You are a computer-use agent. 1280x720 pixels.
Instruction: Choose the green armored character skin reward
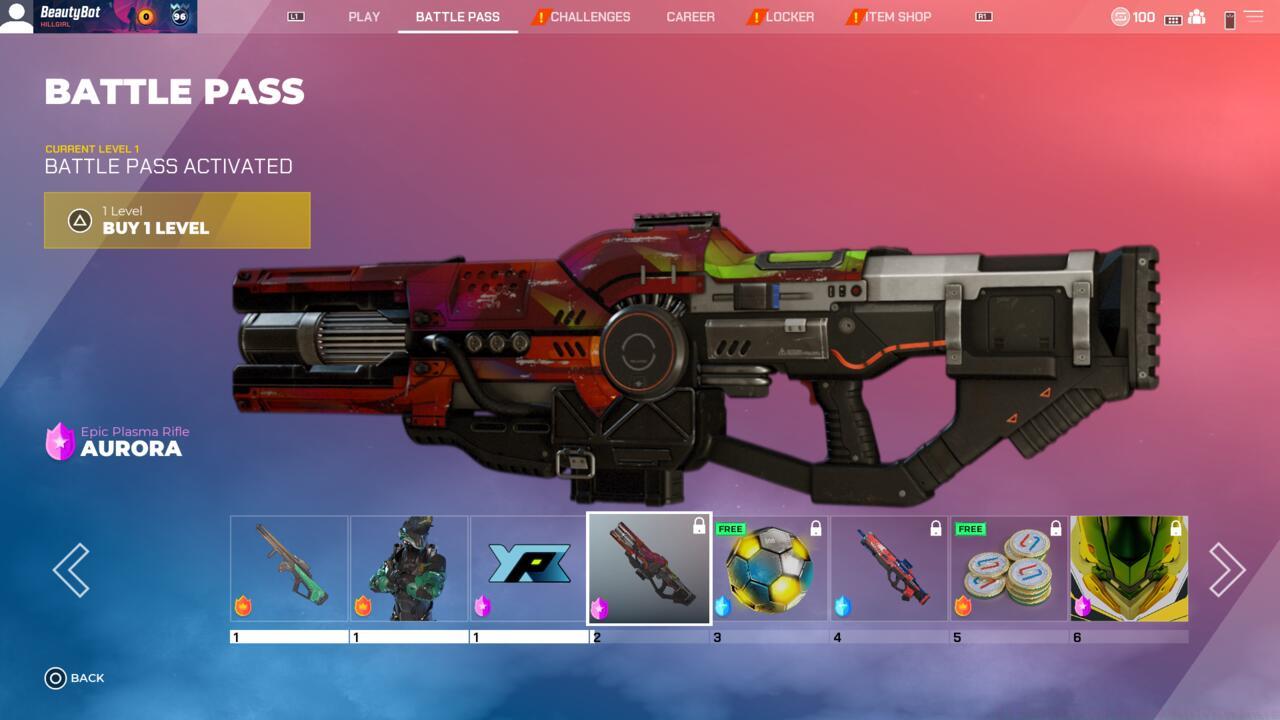tap(409, 568)
